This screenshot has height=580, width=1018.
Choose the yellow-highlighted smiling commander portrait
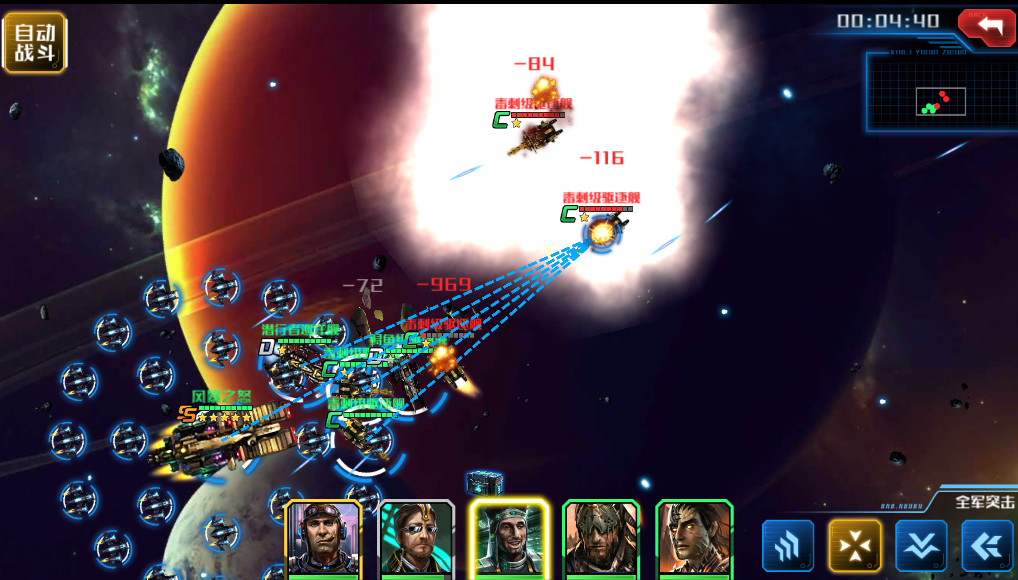509,539
